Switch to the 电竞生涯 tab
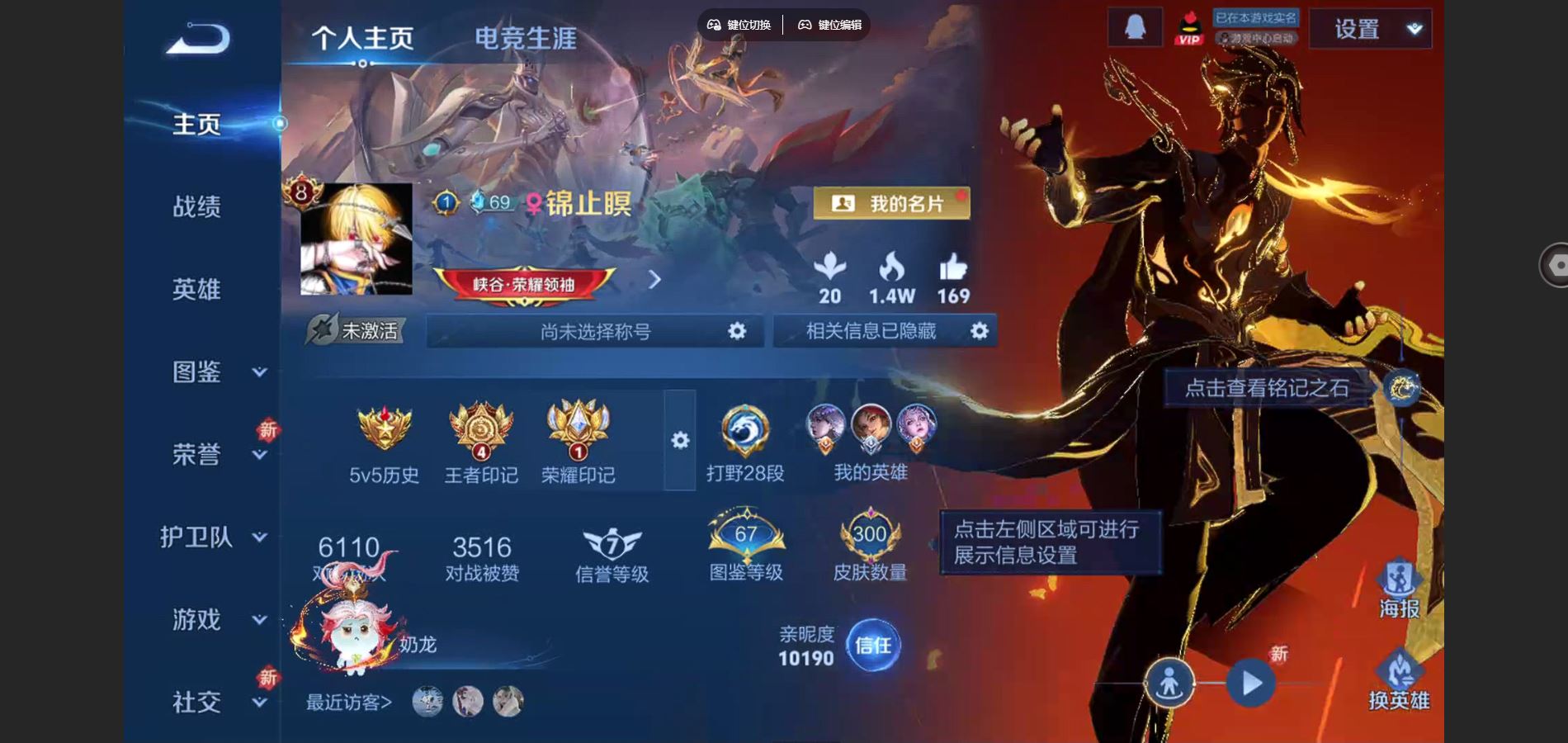Screen dimensions: 1568x743 click(x=525, y=36)
